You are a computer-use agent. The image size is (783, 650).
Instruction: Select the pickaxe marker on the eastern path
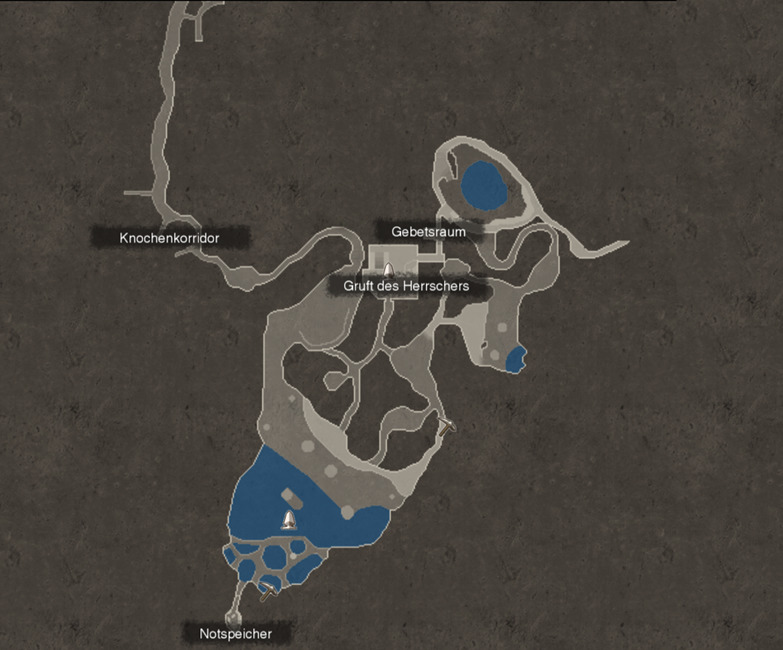click(x=447, y=425)
